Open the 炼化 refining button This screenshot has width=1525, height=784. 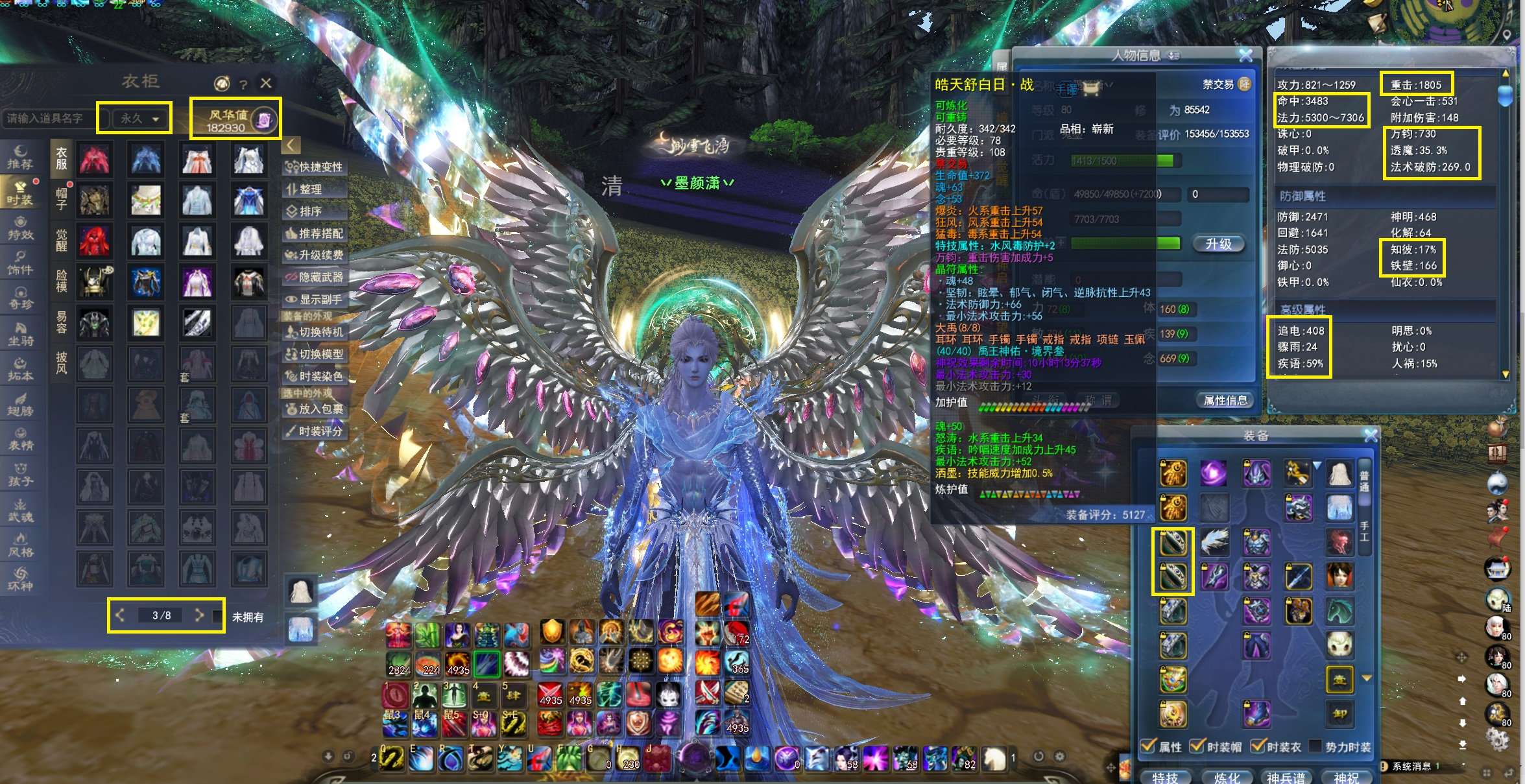click(x=1227, y=777)
